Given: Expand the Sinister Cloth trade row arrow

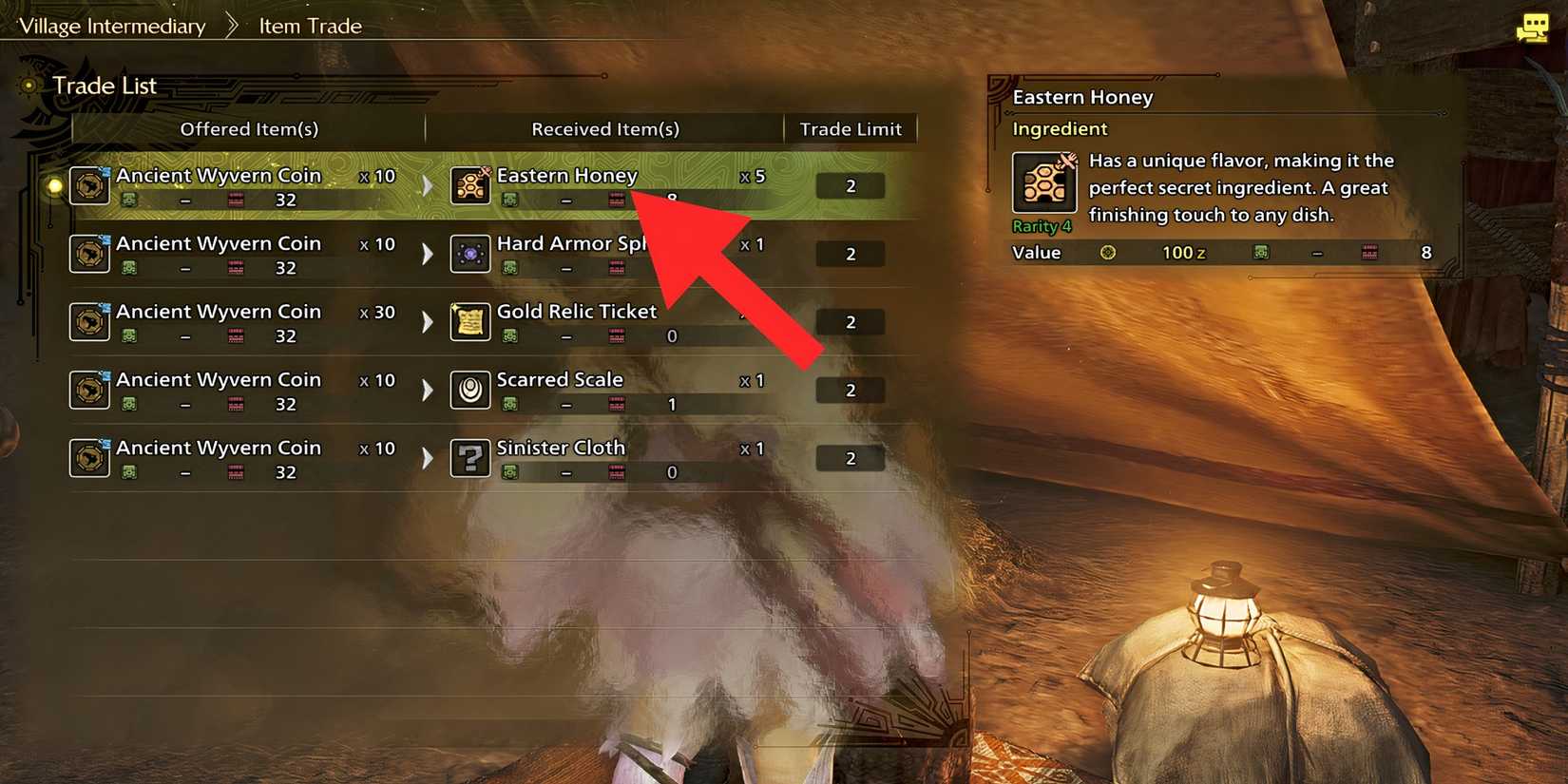Looking at the screenshot, I should pos(426,457).
